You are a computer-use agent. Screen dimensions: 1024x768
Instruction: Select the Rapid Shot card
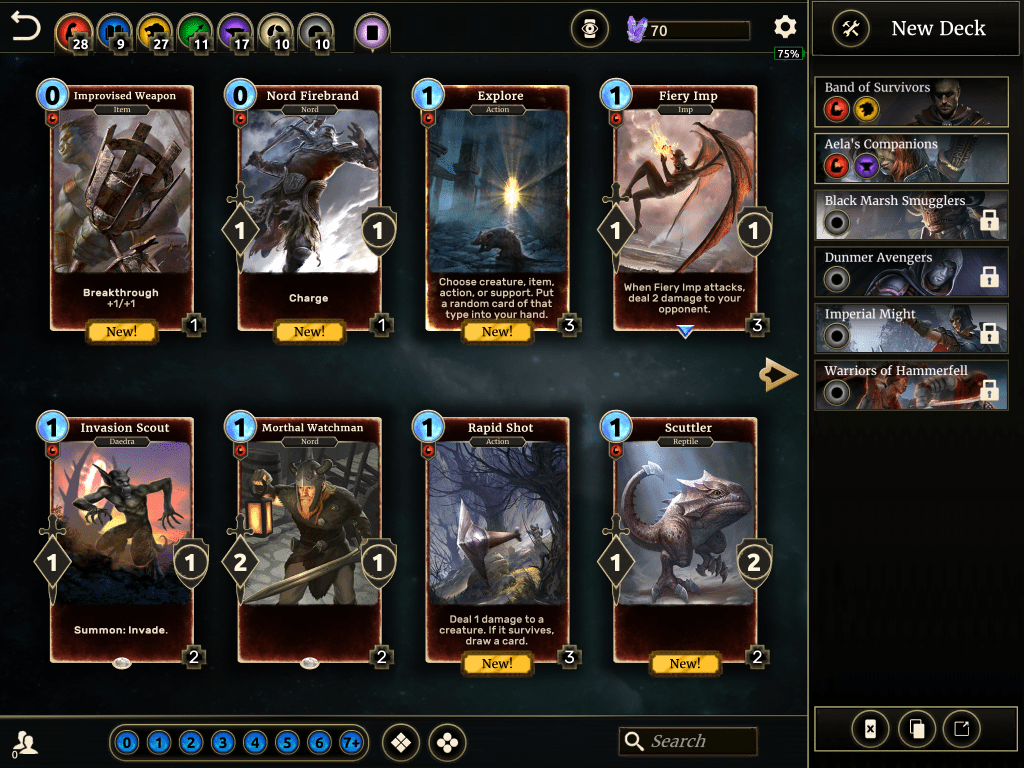[498, 540]
